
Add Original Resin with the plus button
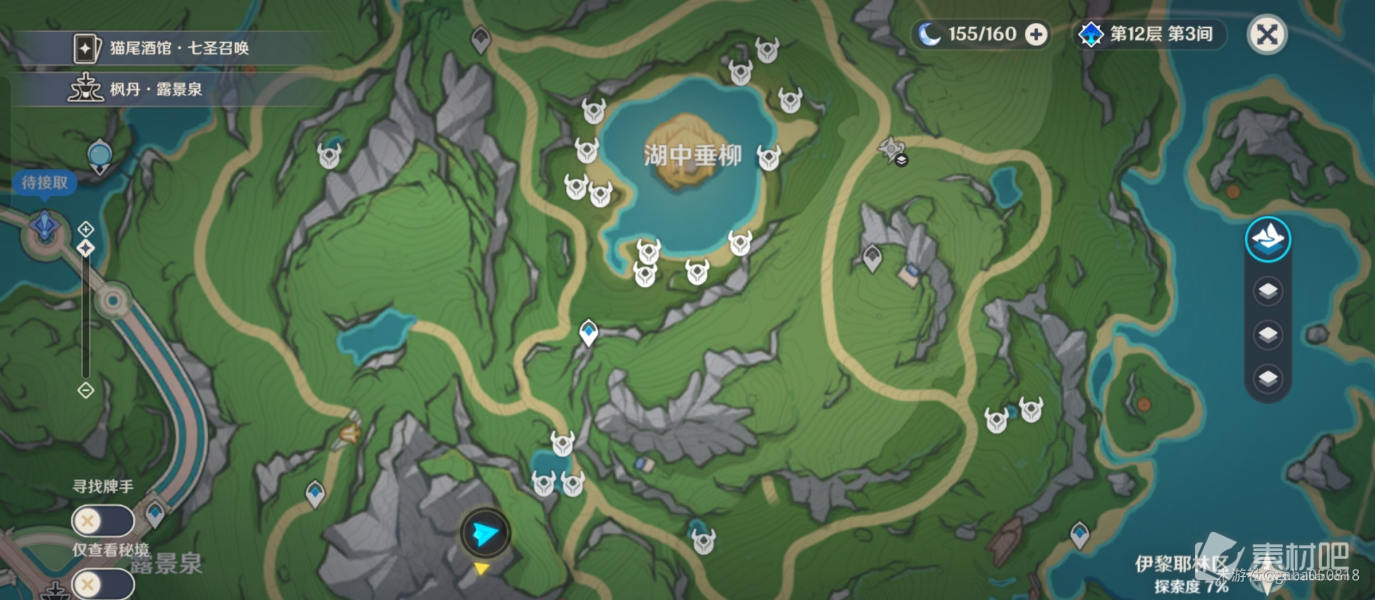(x=1037, y=35)
